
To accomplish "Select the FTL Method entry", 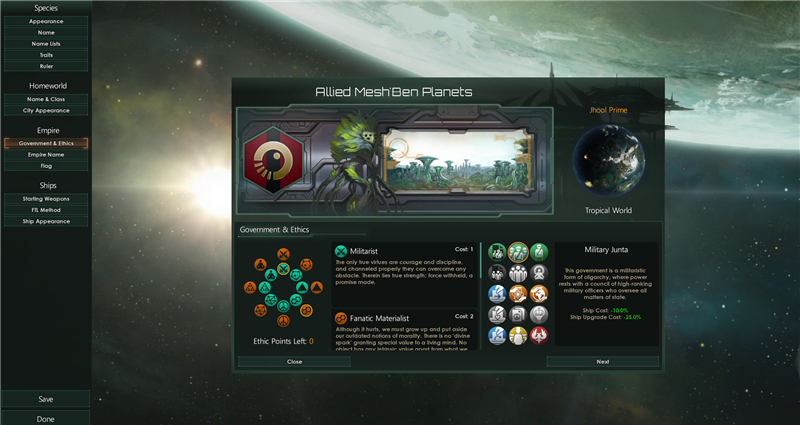I will [46, 210].
